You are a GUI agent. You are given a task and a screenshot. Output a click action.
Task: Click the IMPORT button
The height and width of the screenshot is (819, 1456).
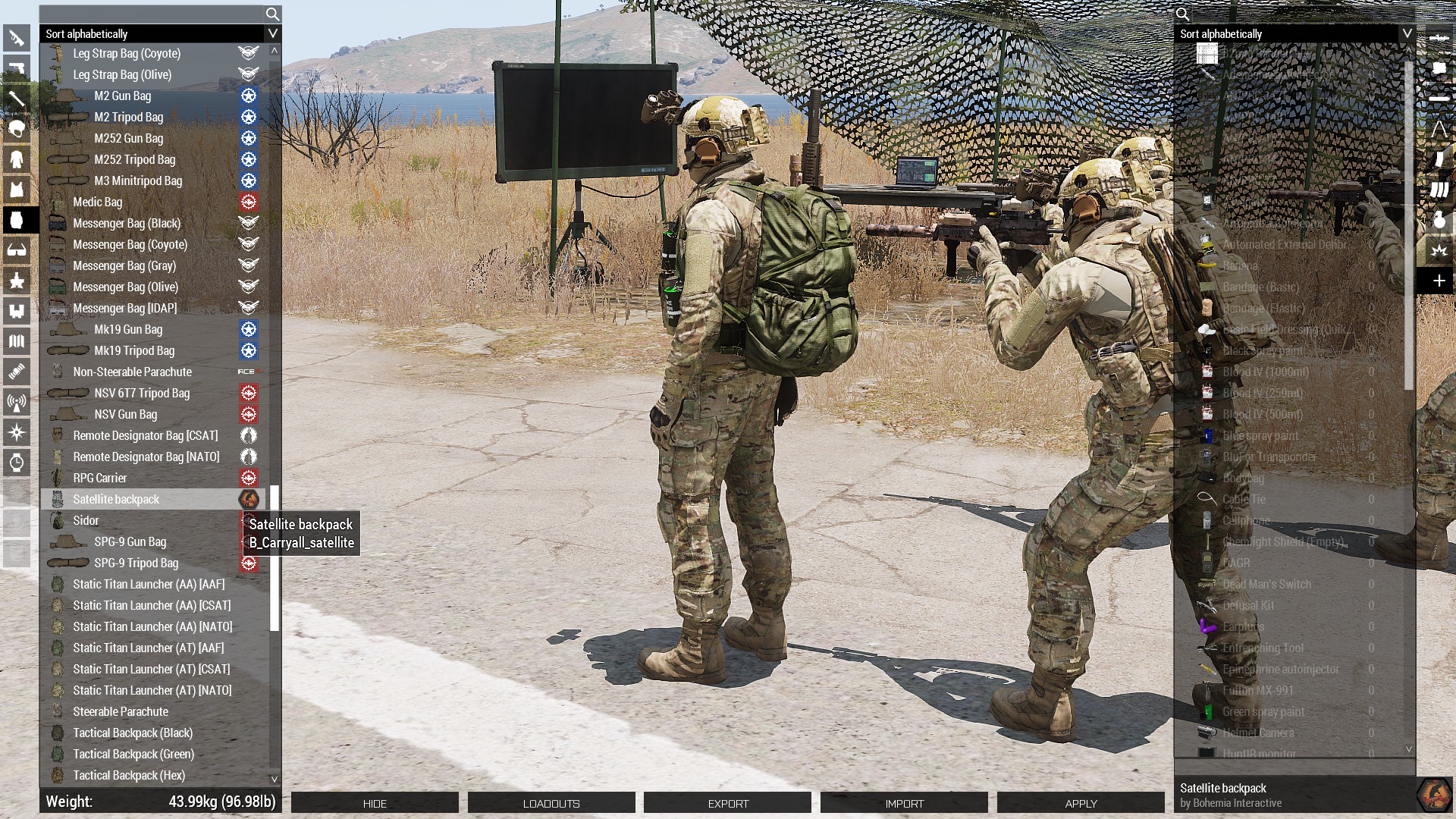(905, 803)
